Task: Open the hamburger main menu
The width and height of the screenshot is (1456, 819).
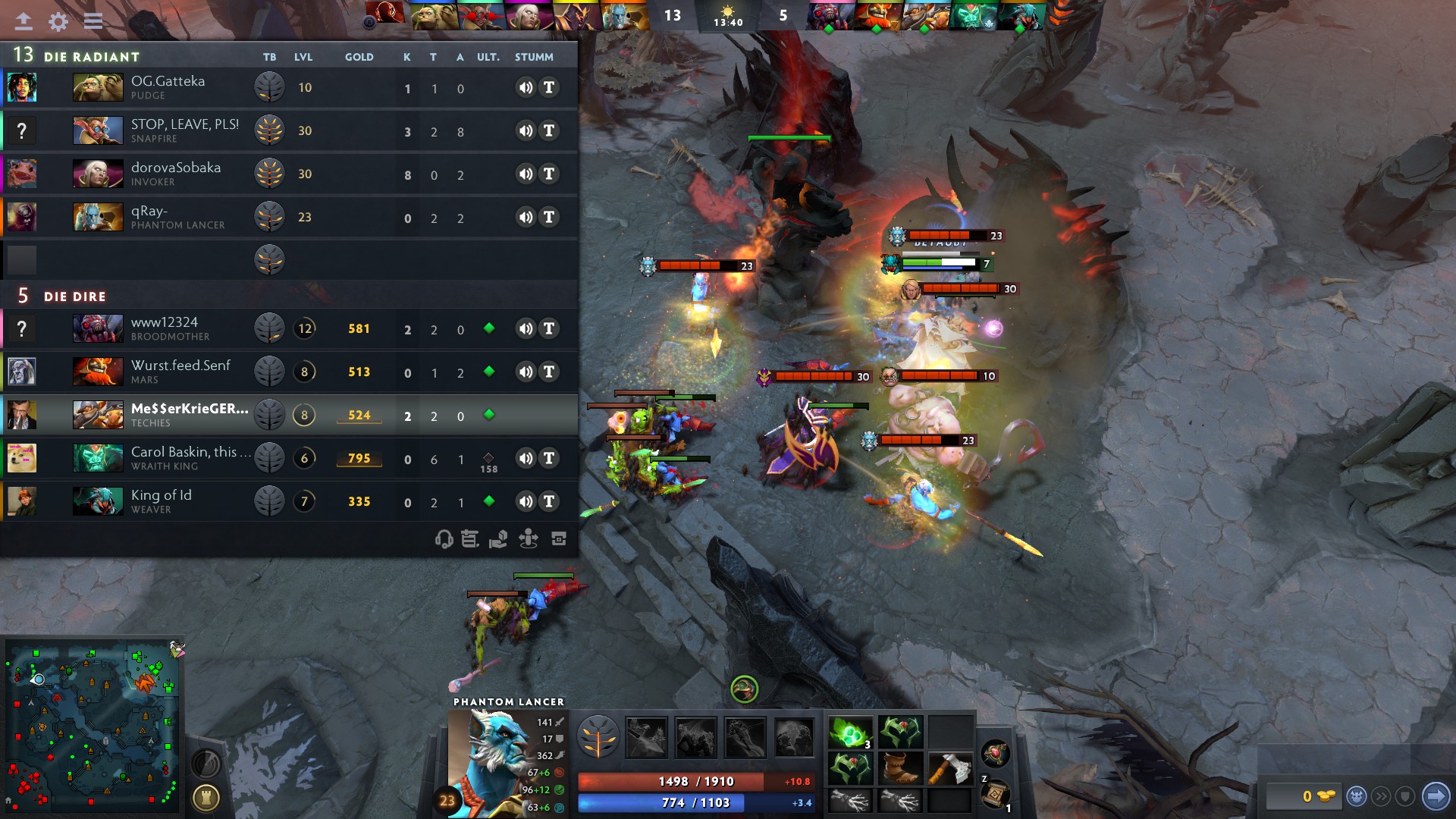Action: [93, 21]
